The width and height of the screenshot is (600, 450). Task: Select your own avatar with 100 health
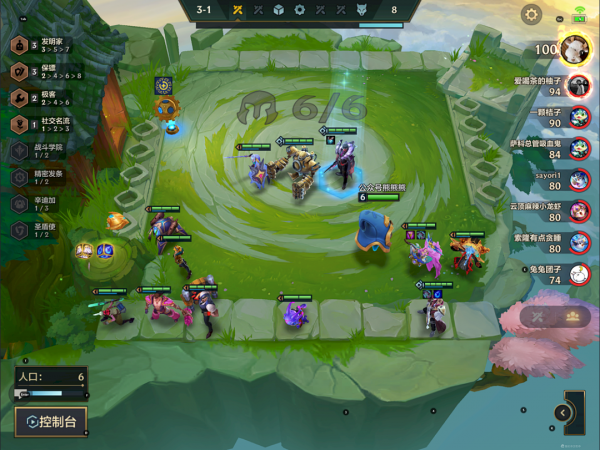[573, 49]
